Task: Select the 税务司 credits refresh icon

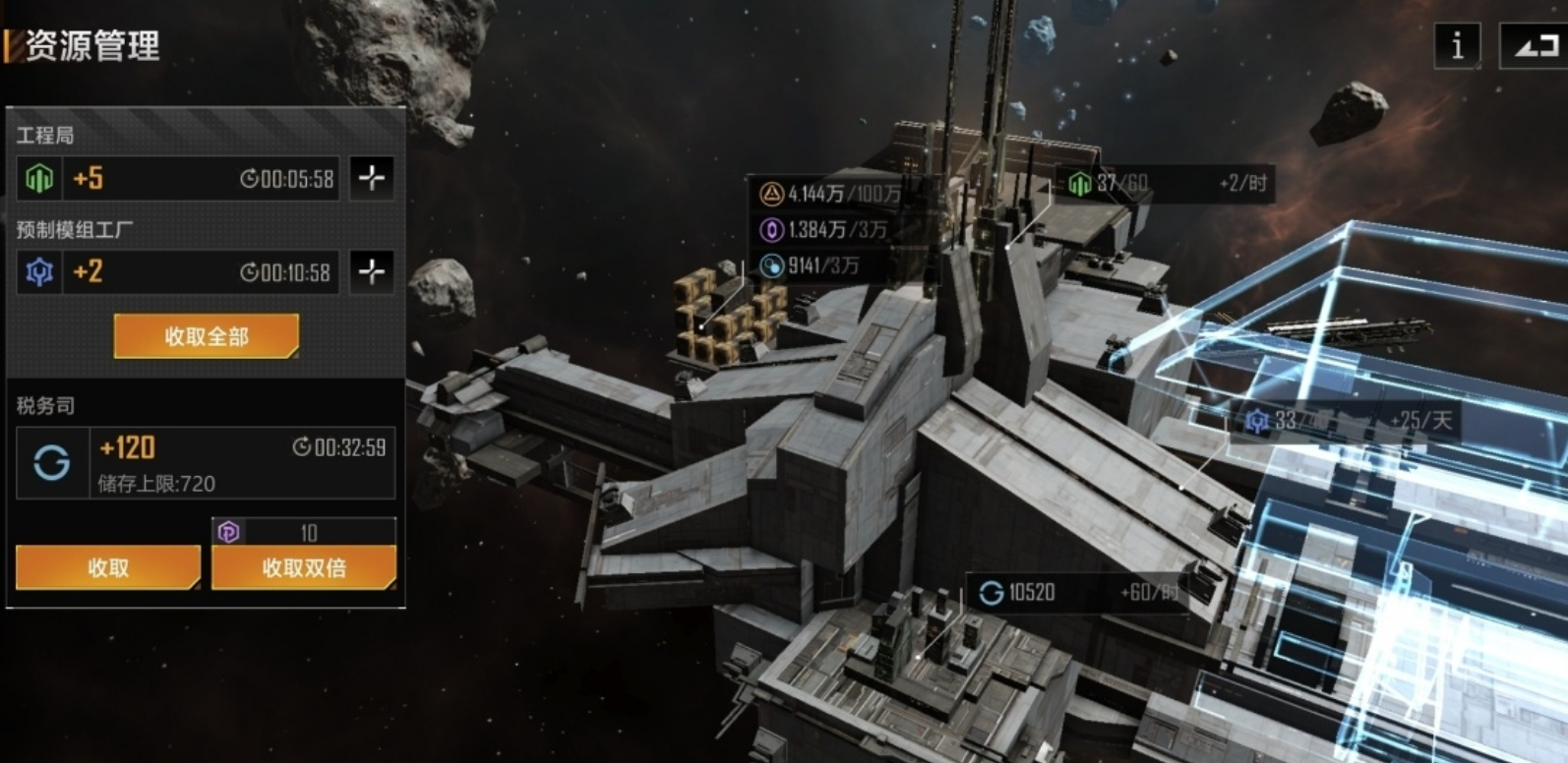Action: 52,462
